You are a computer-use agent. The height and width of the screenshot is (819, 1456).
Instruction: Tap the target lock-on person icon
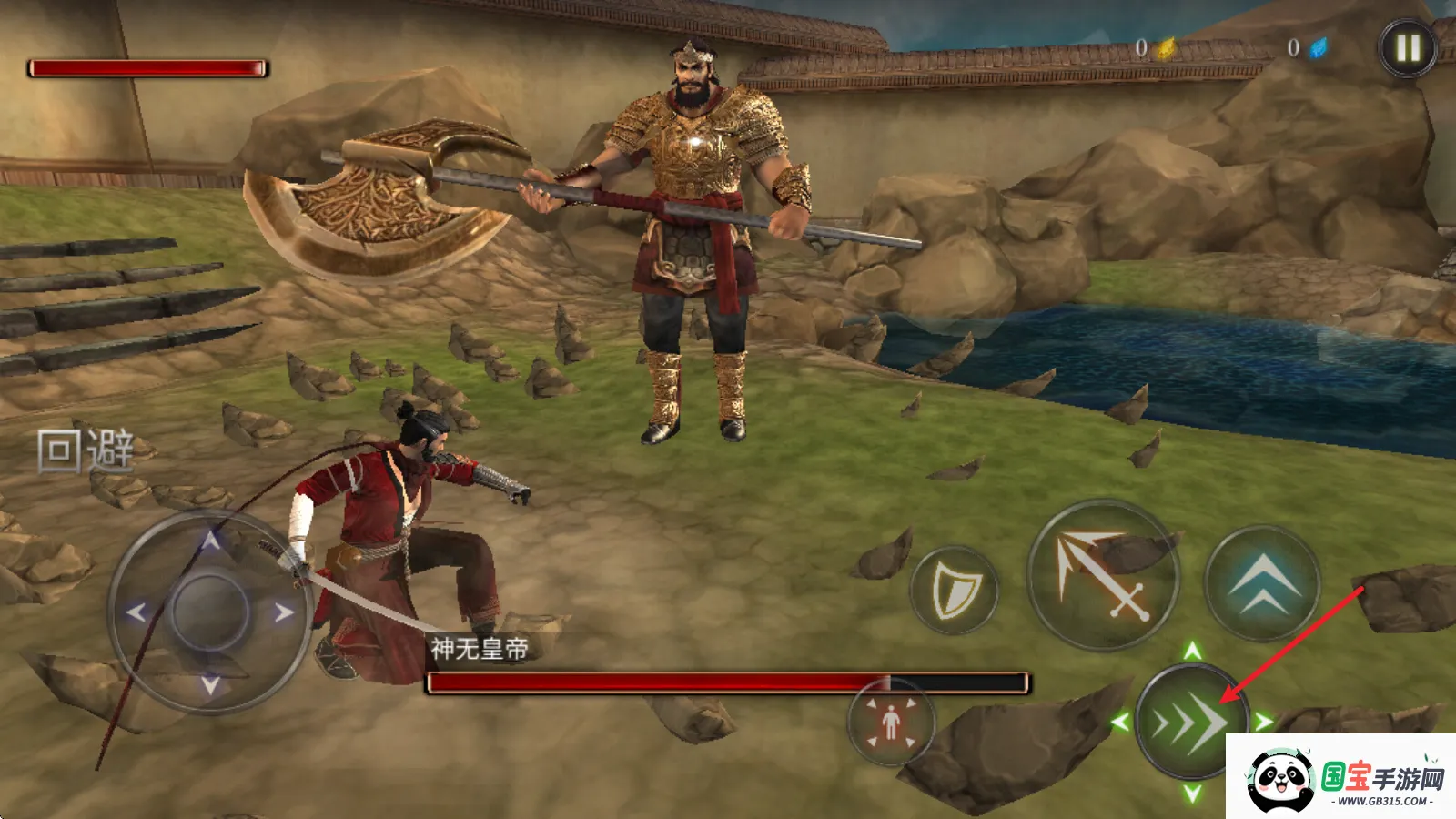891,723
